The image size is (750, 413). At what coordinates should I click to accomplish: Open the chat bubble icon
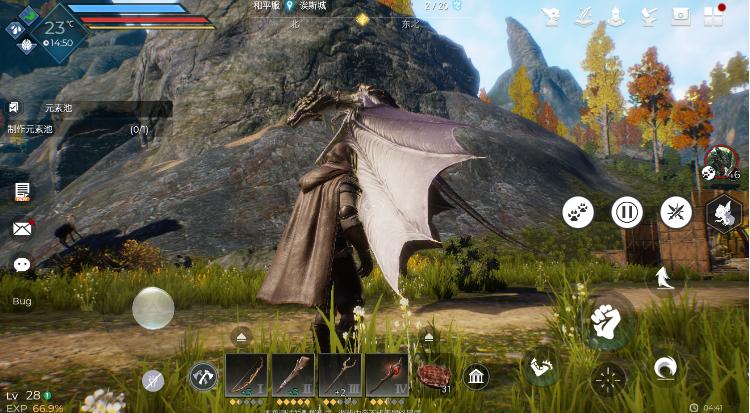tap(22, 265)
